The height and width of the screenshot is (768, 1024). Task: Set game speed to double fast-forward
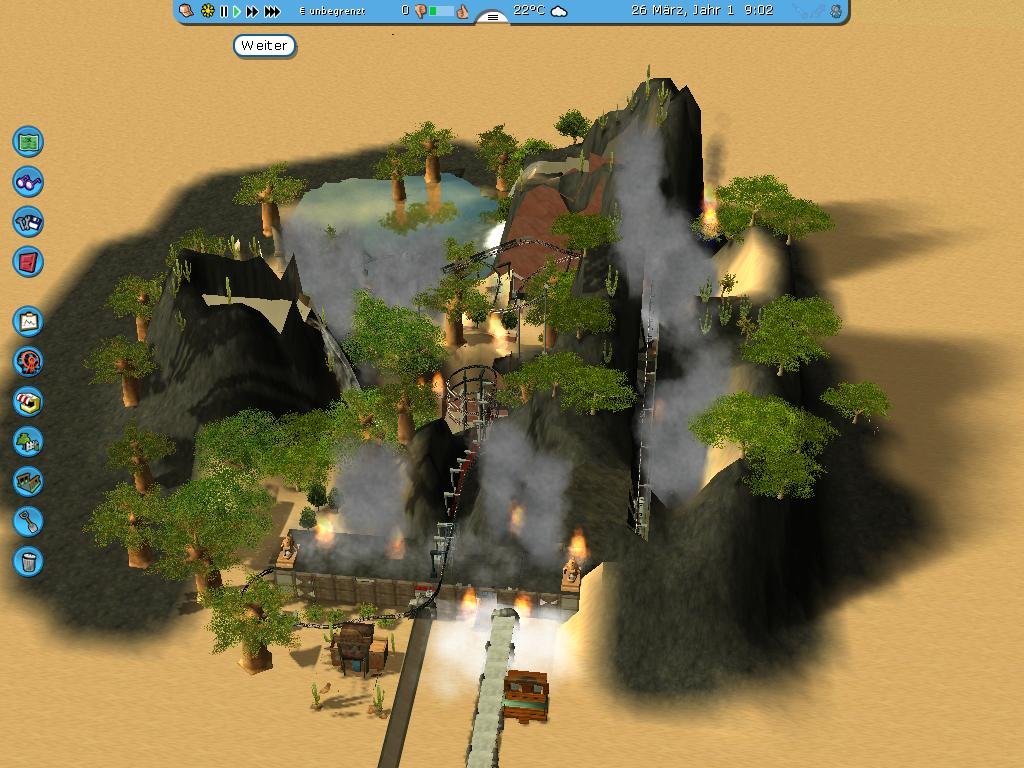[252, 11]
